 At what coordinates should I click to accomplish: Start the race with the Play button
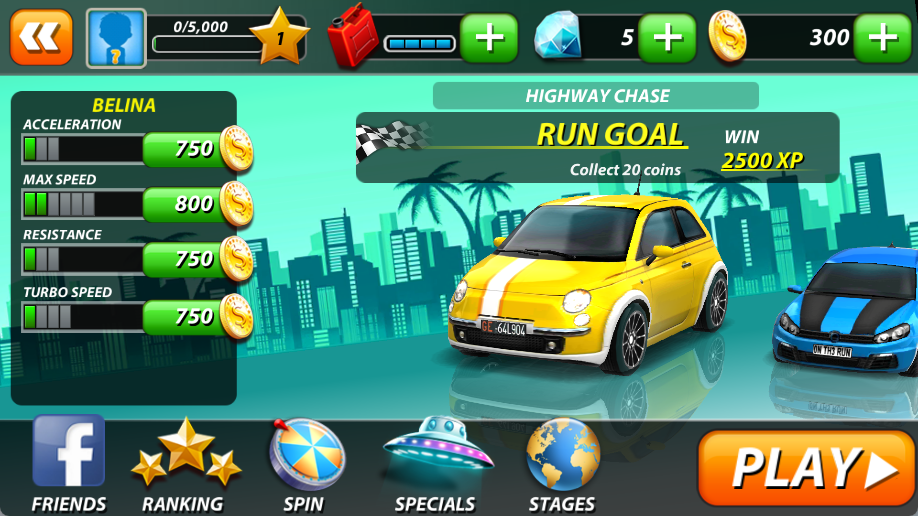tap(806, 467)
